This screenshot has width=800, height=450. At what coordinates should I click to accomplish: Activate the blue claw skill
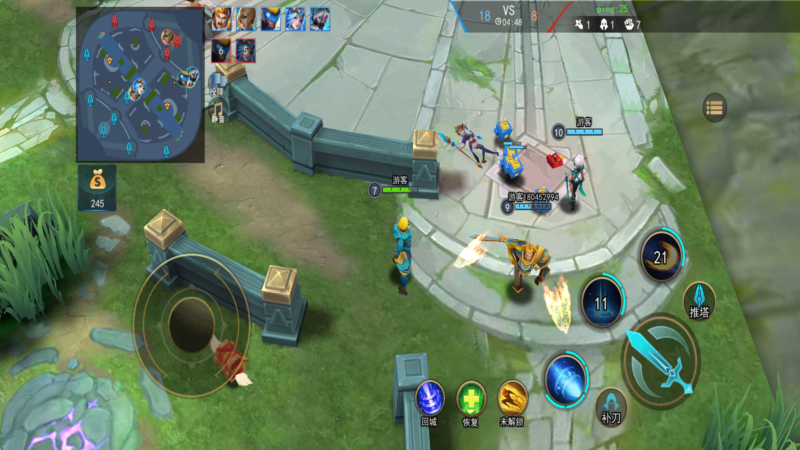click(566, 379)
